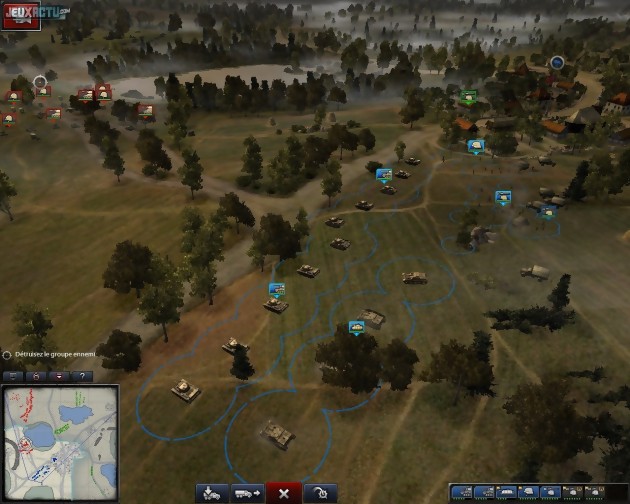Click the menu button above the minimap
Screen dimensions: 630x504
coord(13,376)
